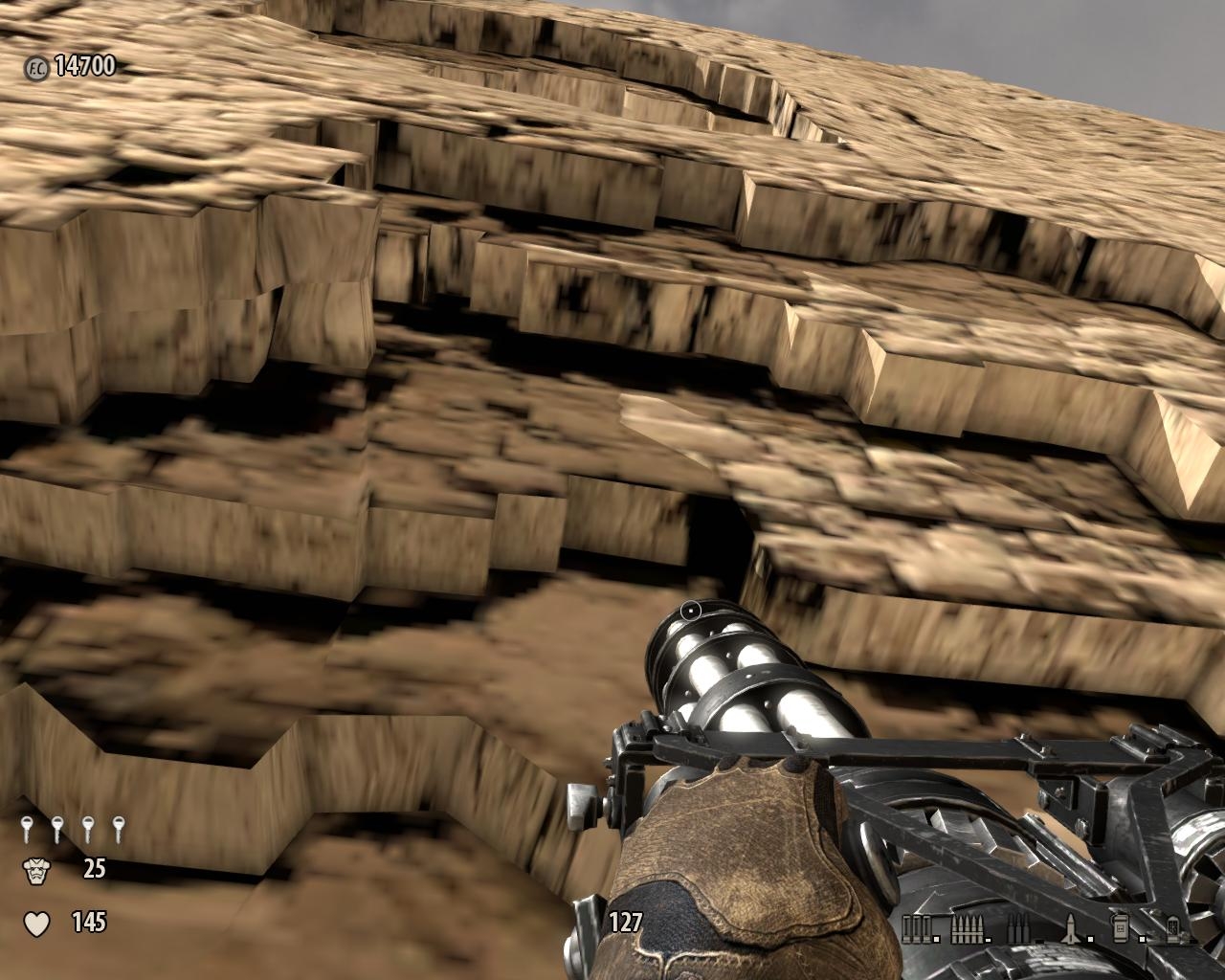
Task: Choose the explosive canister ammo icon
Action: pos(1117,926)
